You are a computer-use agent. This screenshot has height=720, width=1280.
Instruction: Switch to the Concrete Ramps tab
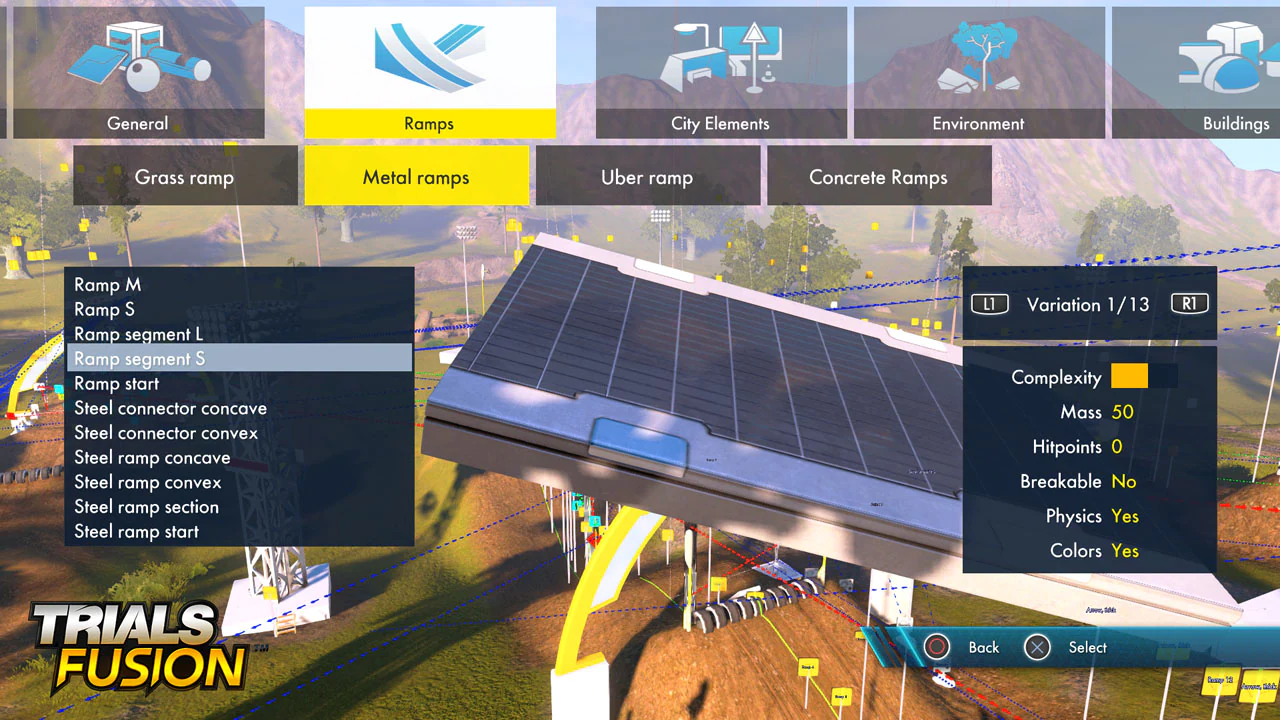click(x=879, y=176)
